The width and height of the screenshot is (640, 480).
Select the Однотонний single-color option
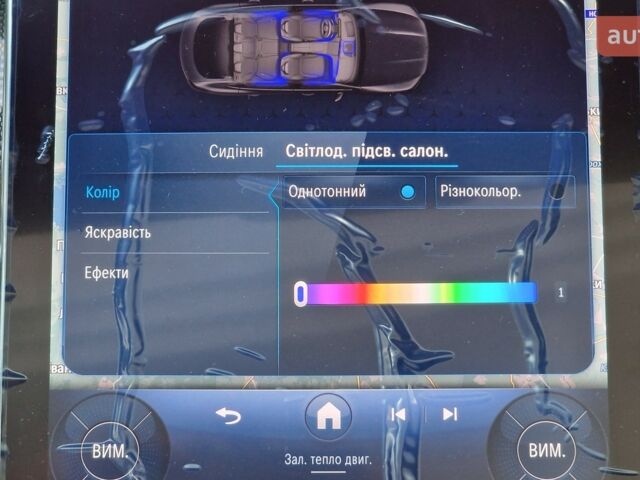pos(348,191)
